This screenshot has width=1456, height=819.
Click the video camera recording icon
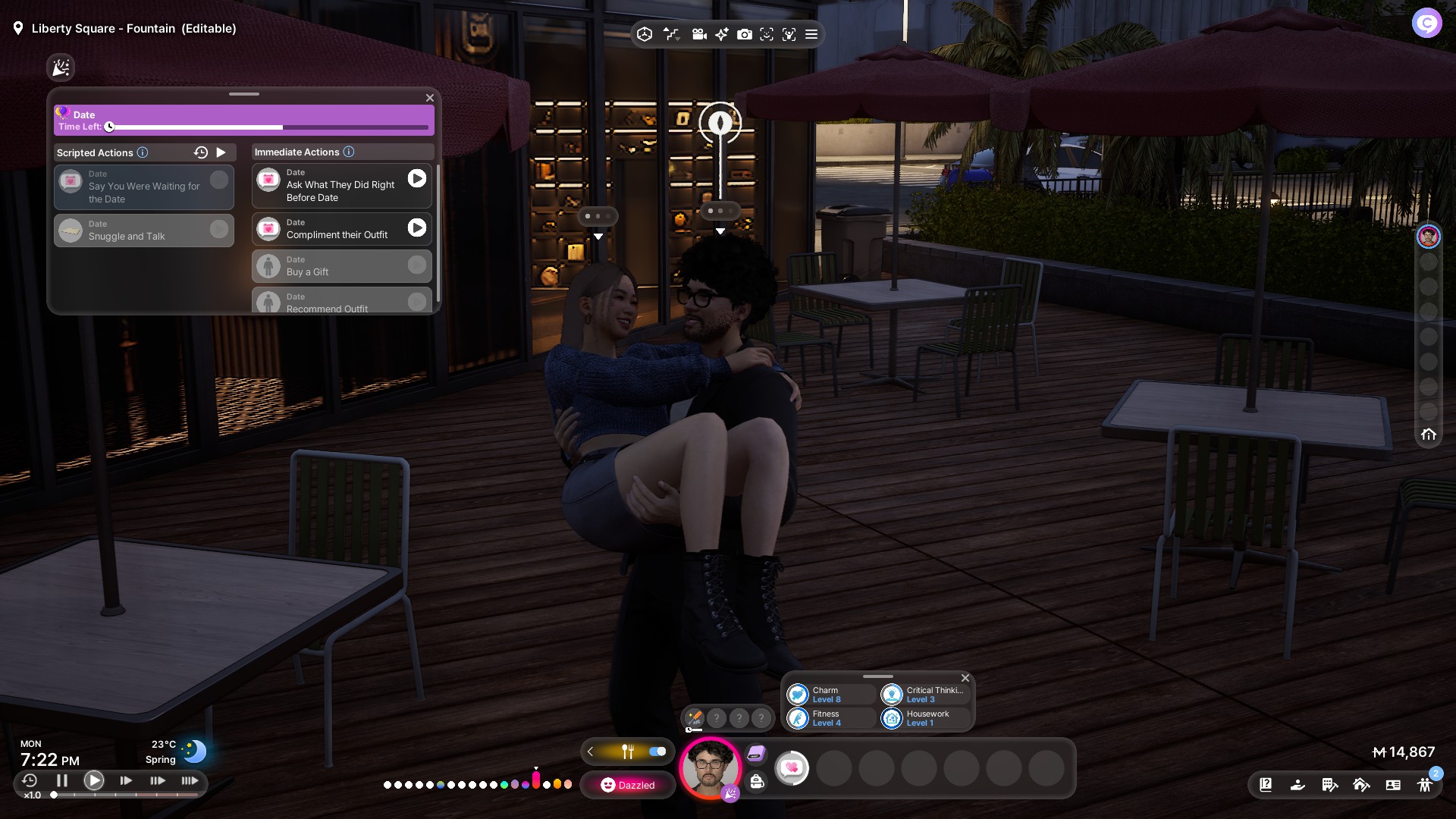click(x=699, y=34)
